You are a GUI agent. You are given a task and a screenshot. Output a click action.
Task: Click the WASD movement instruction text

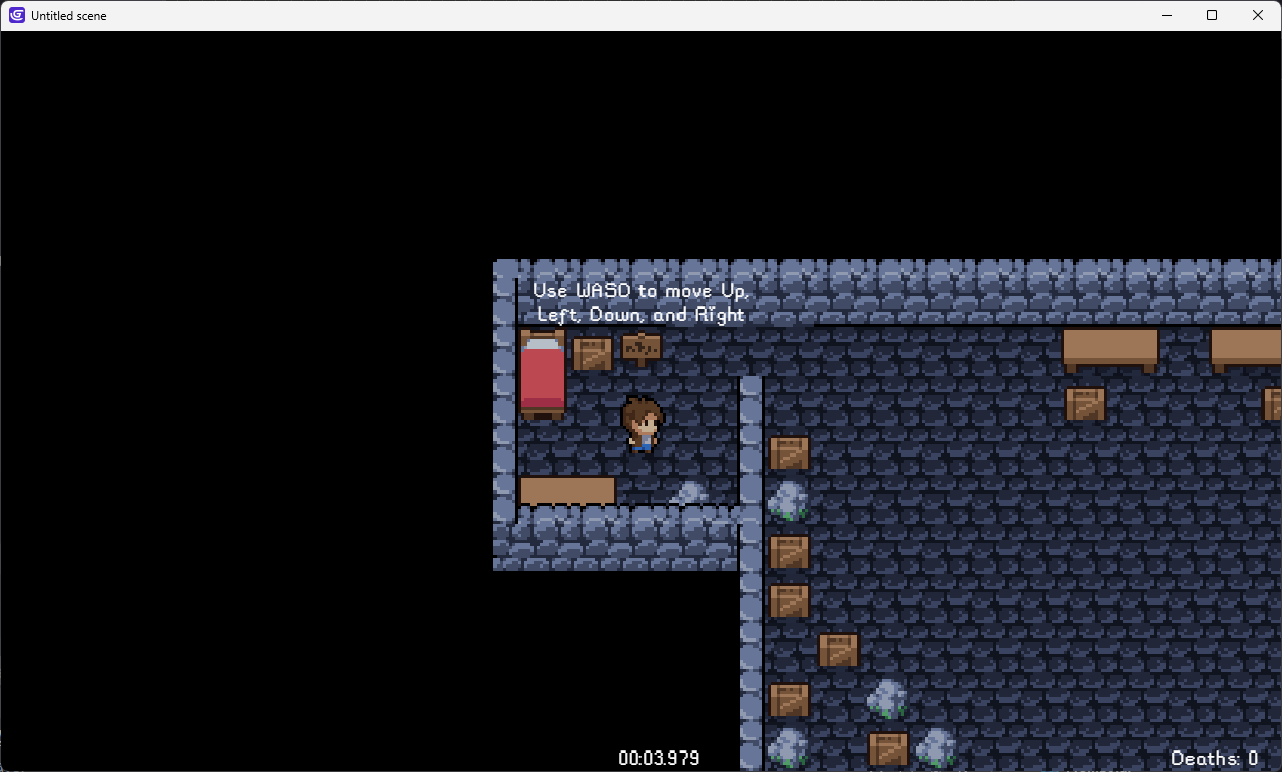coord(640,302)
